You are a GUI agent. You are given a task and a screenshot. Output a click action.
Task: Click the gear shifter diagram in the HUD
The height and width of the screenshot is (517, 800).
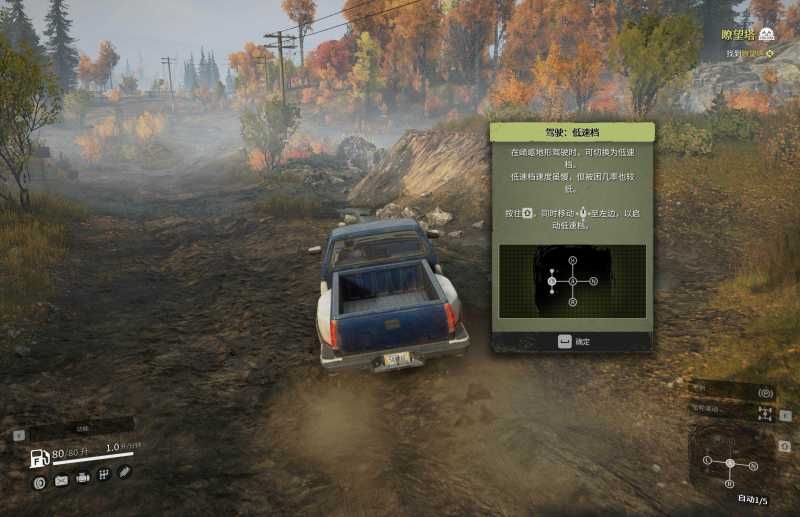coord(730,463)
